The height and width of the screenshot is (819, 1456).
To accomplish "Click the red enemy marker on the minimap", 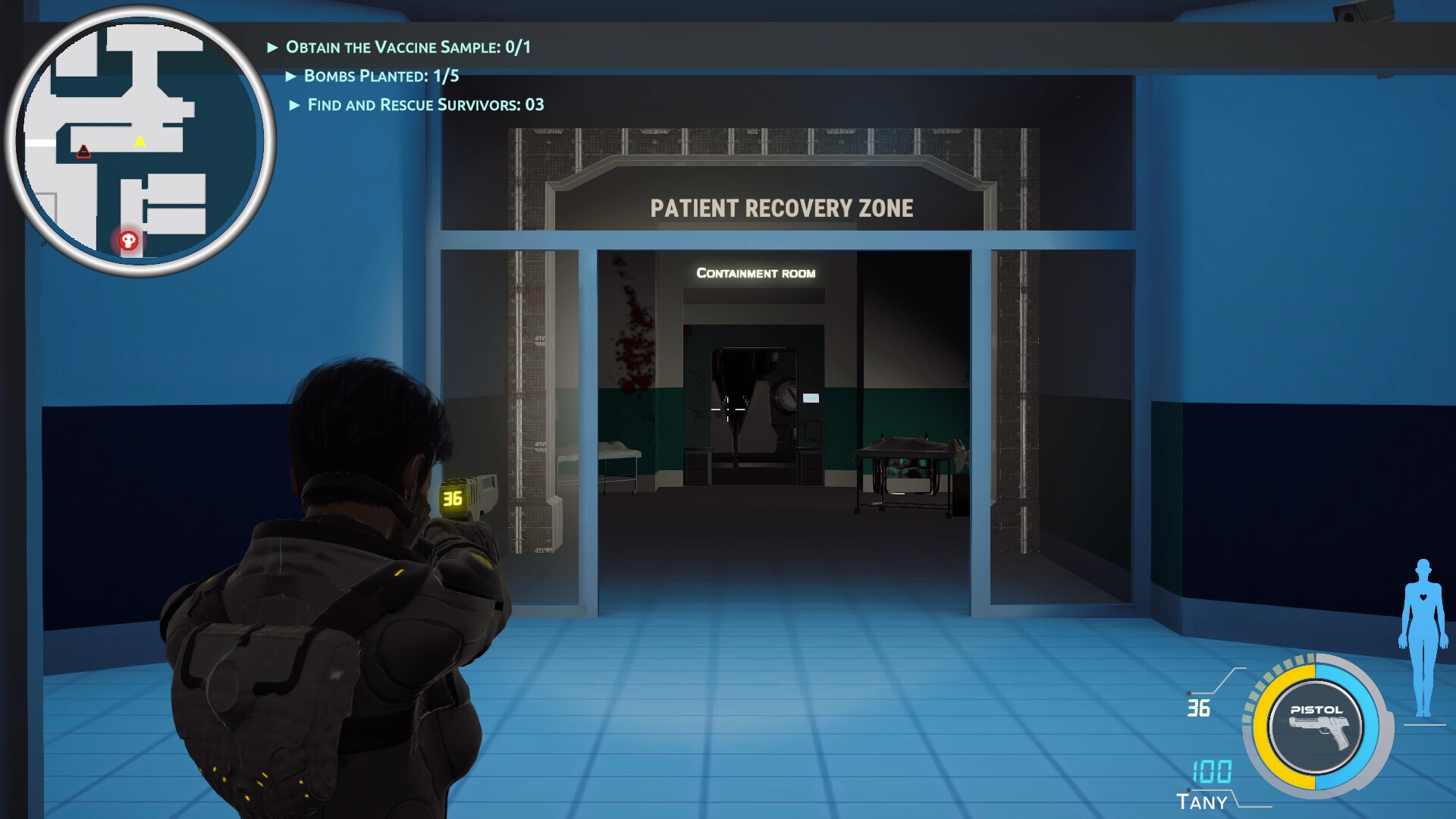I will [83, 150].
